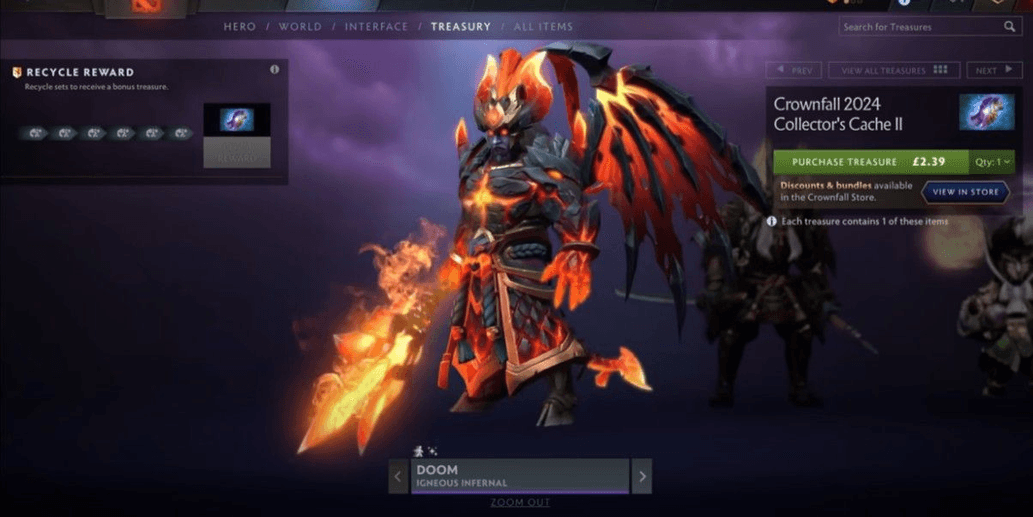Switch to the Hero tab
Screen dimensions: 1033x517
(240, 26)
